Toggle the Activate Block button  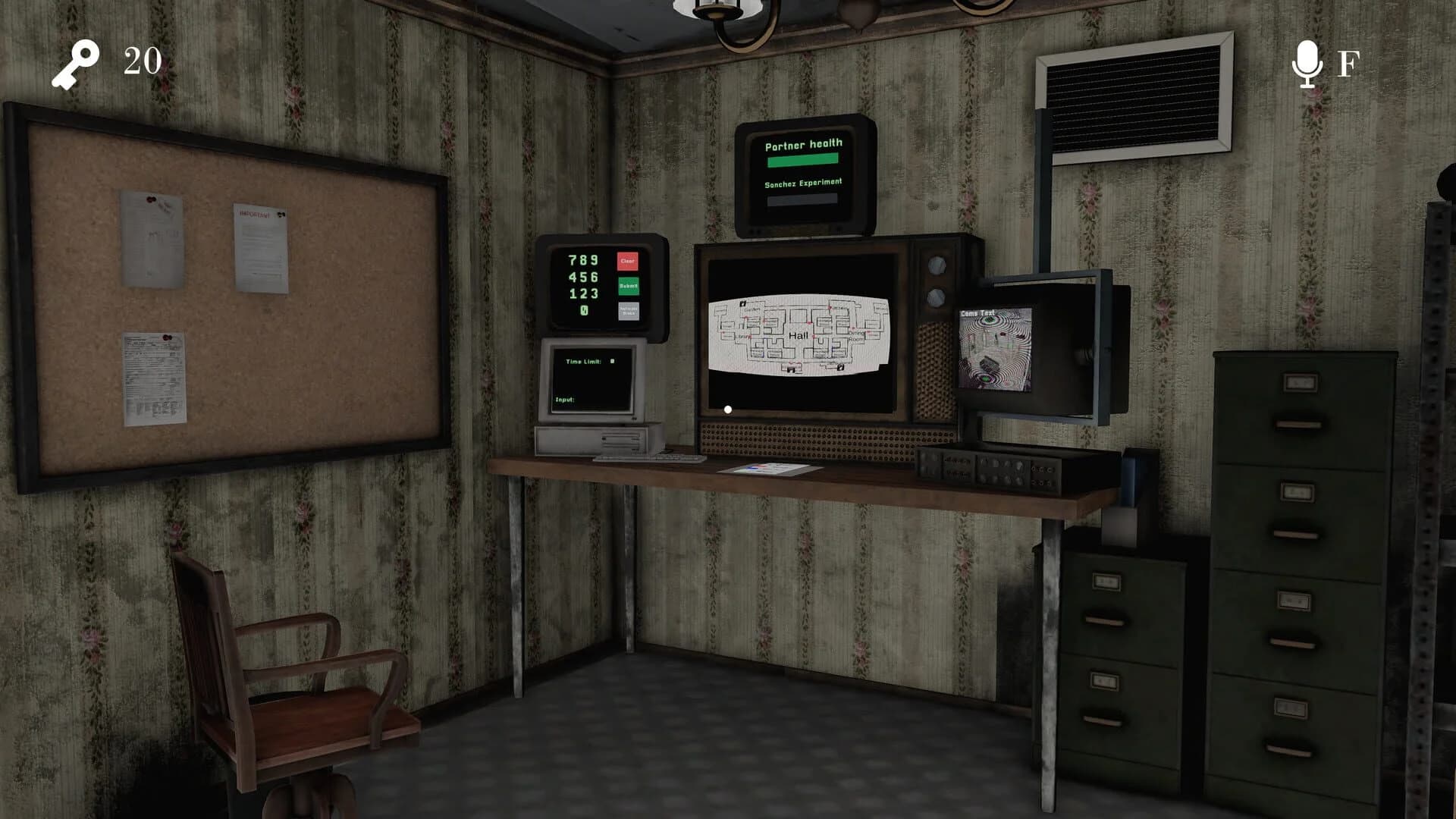pyautogui.click(x=629, y=310)
